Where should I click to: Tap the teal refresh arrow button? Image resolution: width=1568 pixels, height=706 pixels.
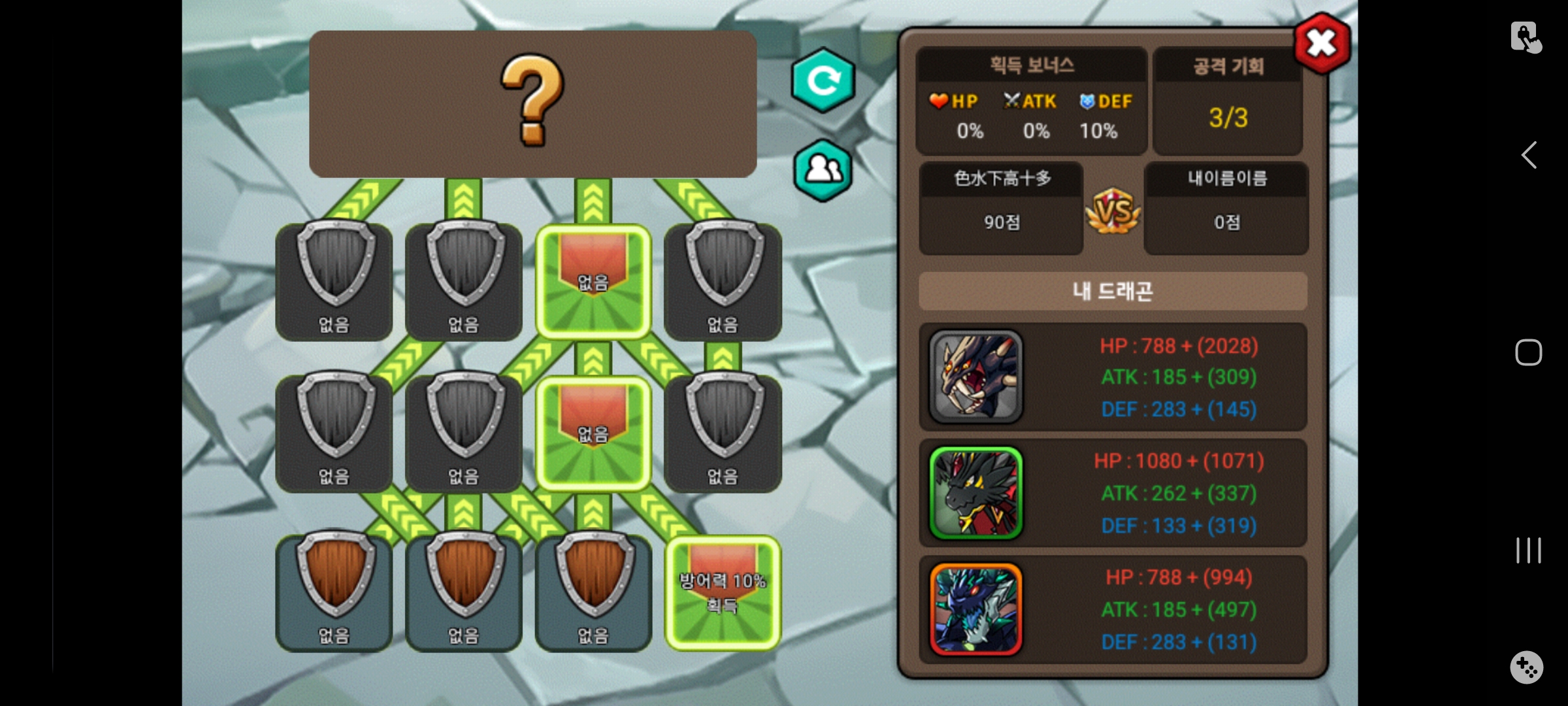[823, 80]
